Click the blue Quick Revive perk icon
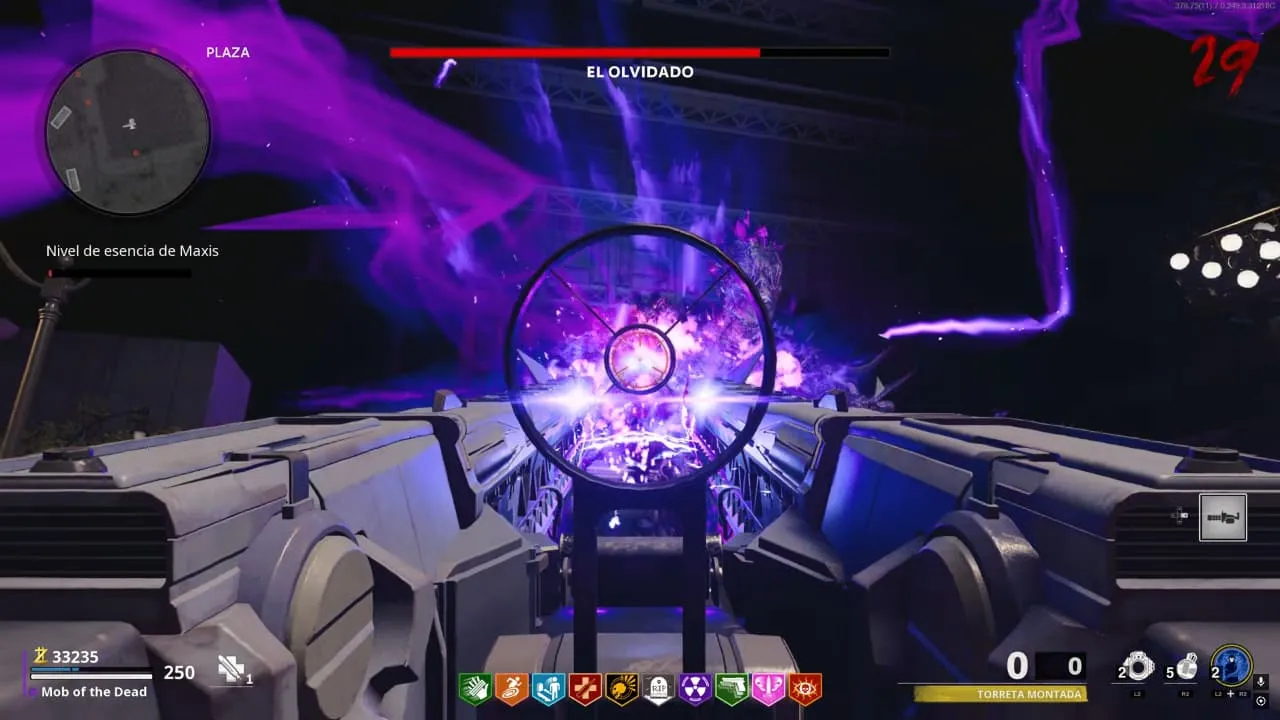This screenshot has width=1280, height=720. click(x=548, y=689)
